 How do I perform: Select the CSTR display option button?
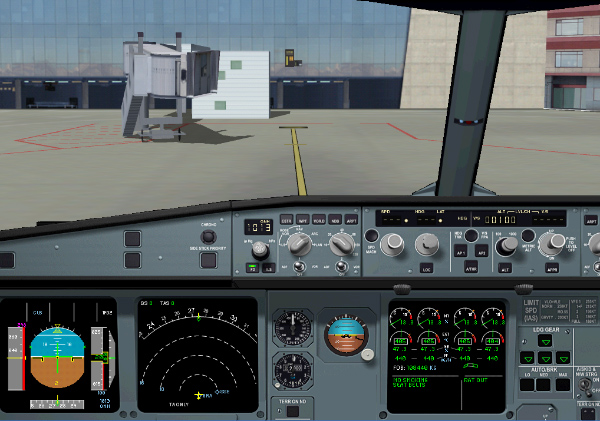click(286, 219)
